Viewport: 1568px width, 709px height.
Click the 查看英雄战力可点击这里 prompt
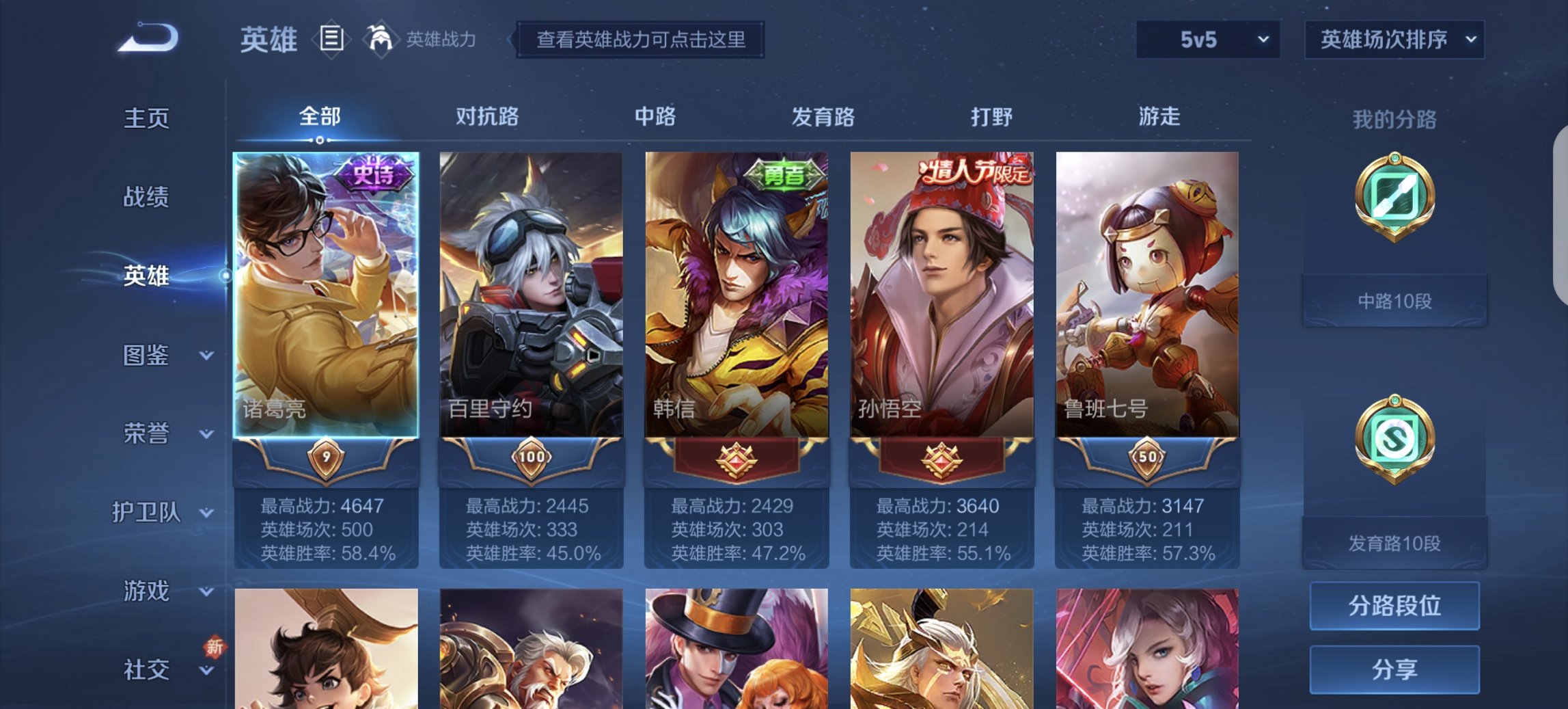[x=640, y=40]
